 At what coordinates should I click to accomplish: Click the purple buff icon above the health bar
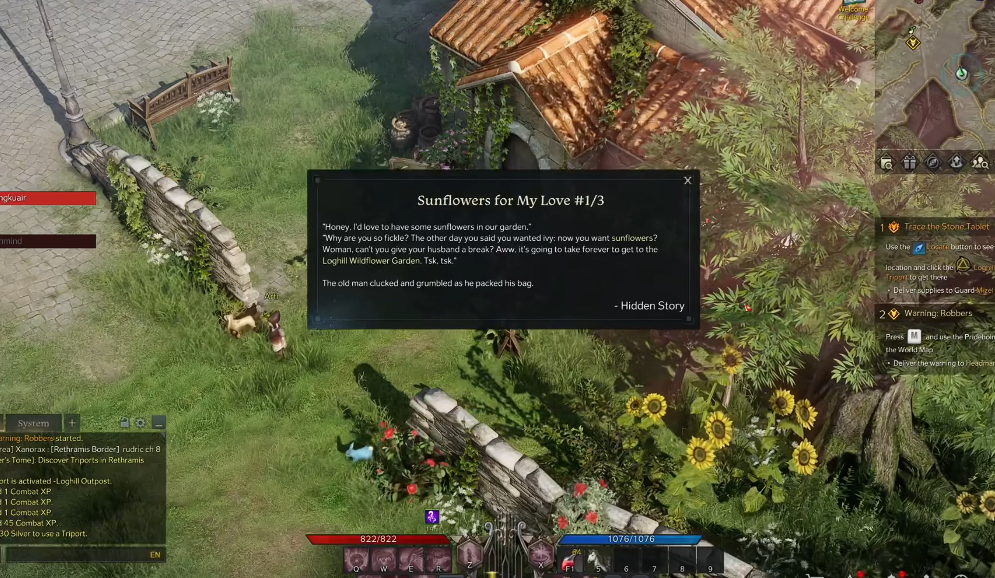(x=432, y=517)
